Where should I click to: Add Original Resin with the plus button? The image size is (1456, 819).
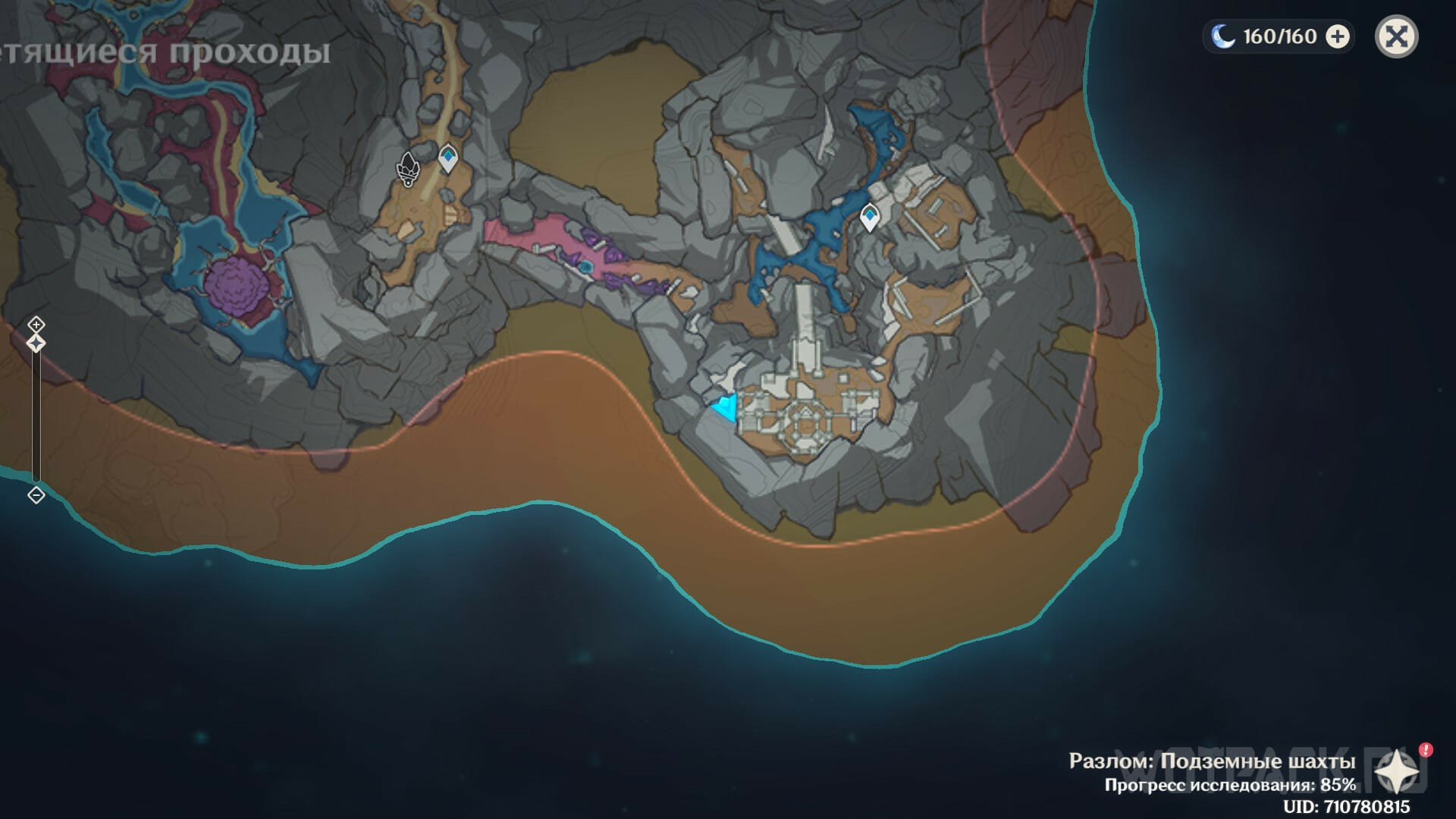click(1338, 36)
